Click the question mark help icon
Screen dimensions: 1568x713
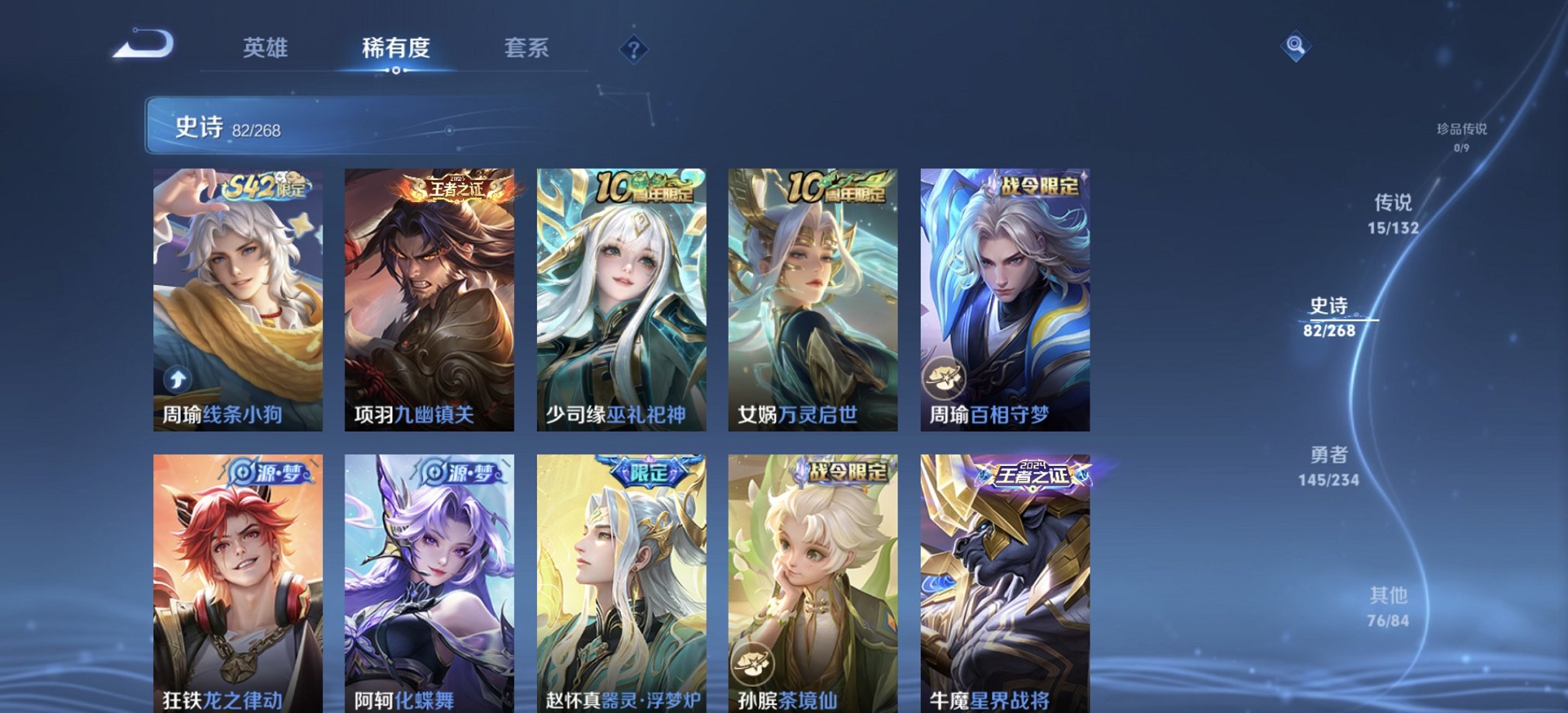tap(637, 50)
